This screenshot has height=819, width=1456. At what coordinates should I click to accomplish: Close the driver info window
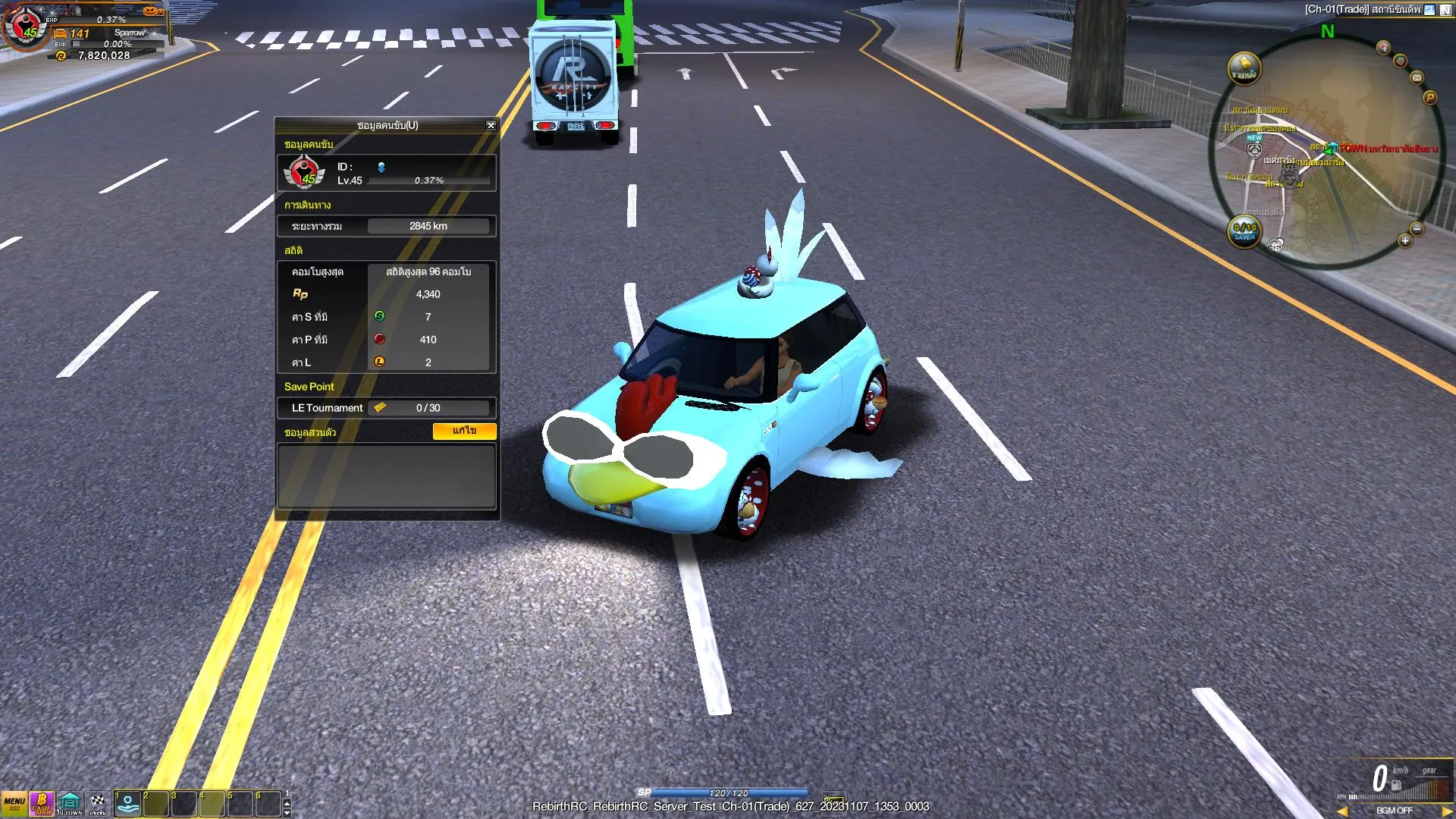491,126
